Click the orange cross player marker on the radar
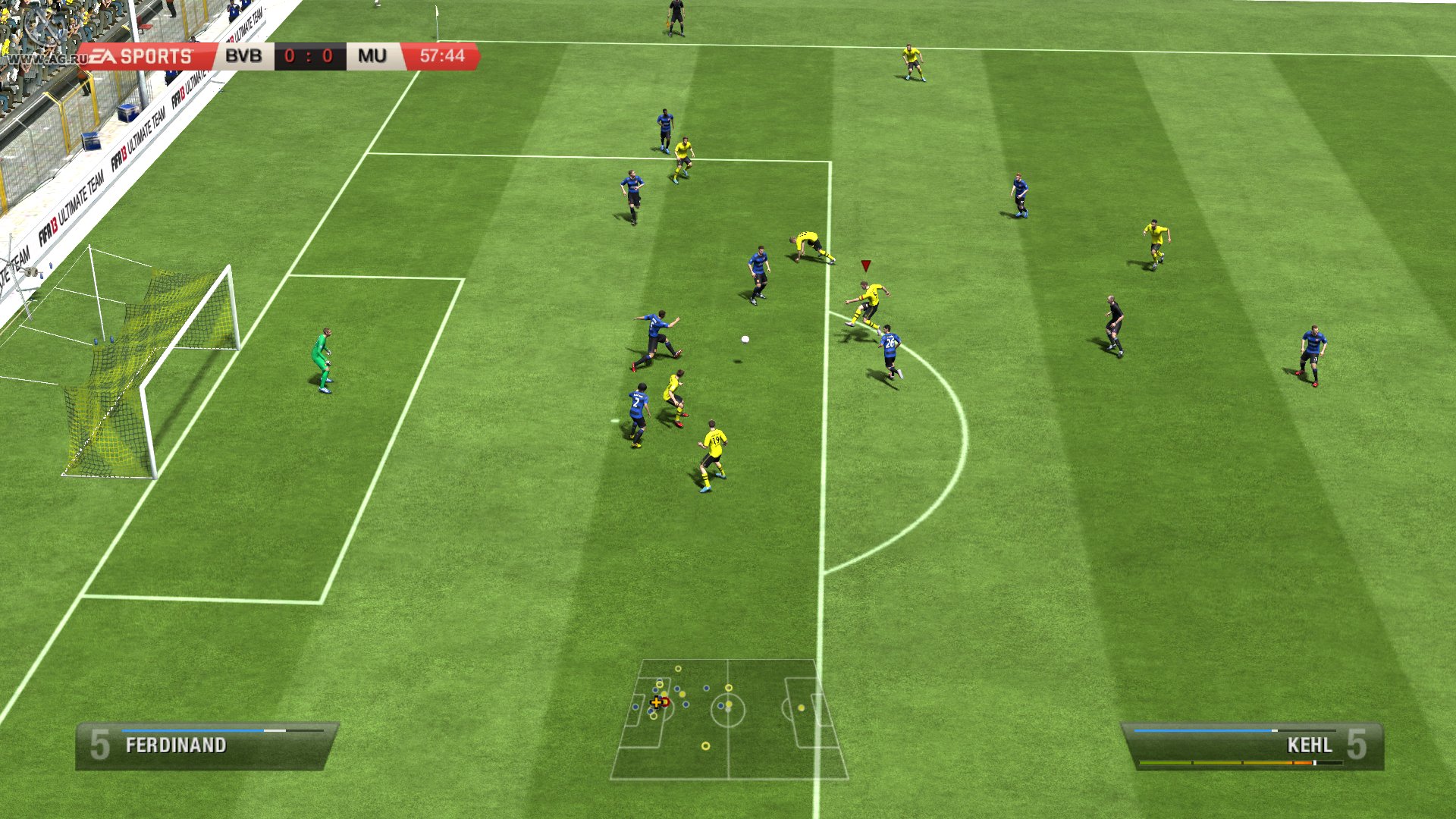Screen dimensions: 1456x819 pos(657,703)
